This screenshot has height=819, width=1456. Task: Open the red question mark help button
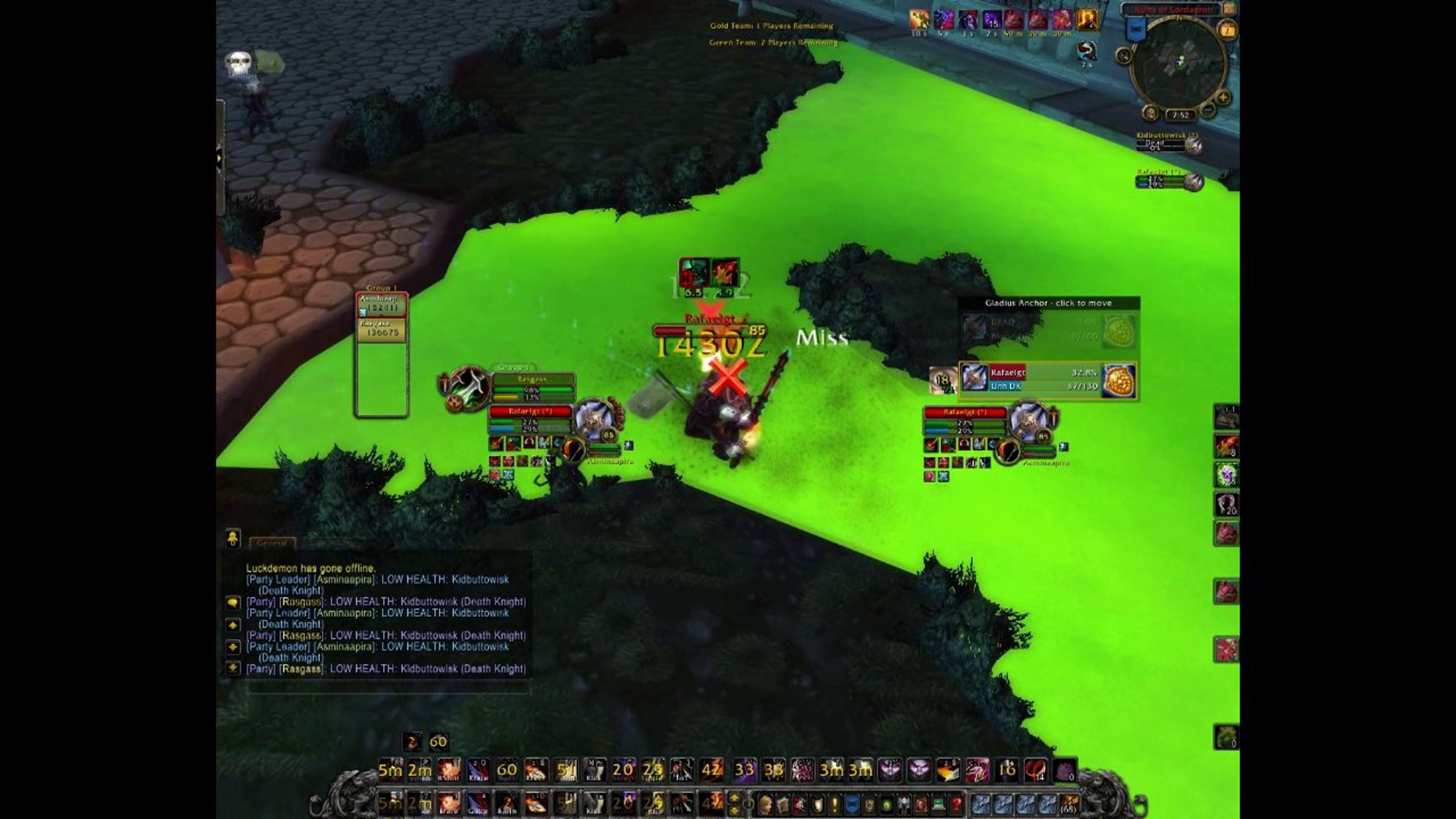tap(957, 805)
